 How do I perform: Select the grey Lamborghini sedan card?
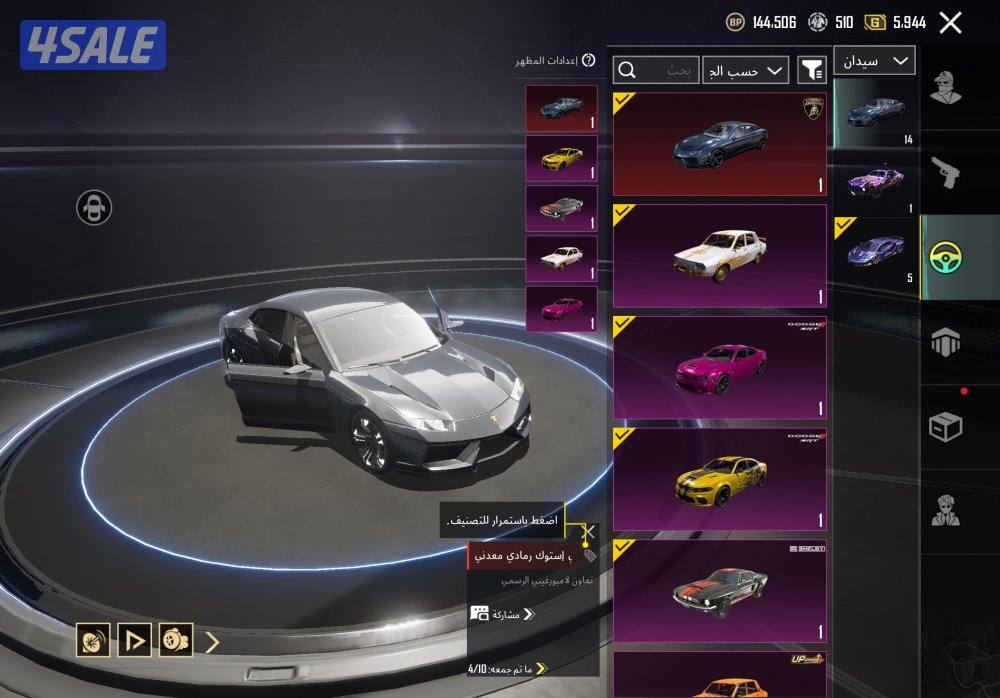point(719,144)
